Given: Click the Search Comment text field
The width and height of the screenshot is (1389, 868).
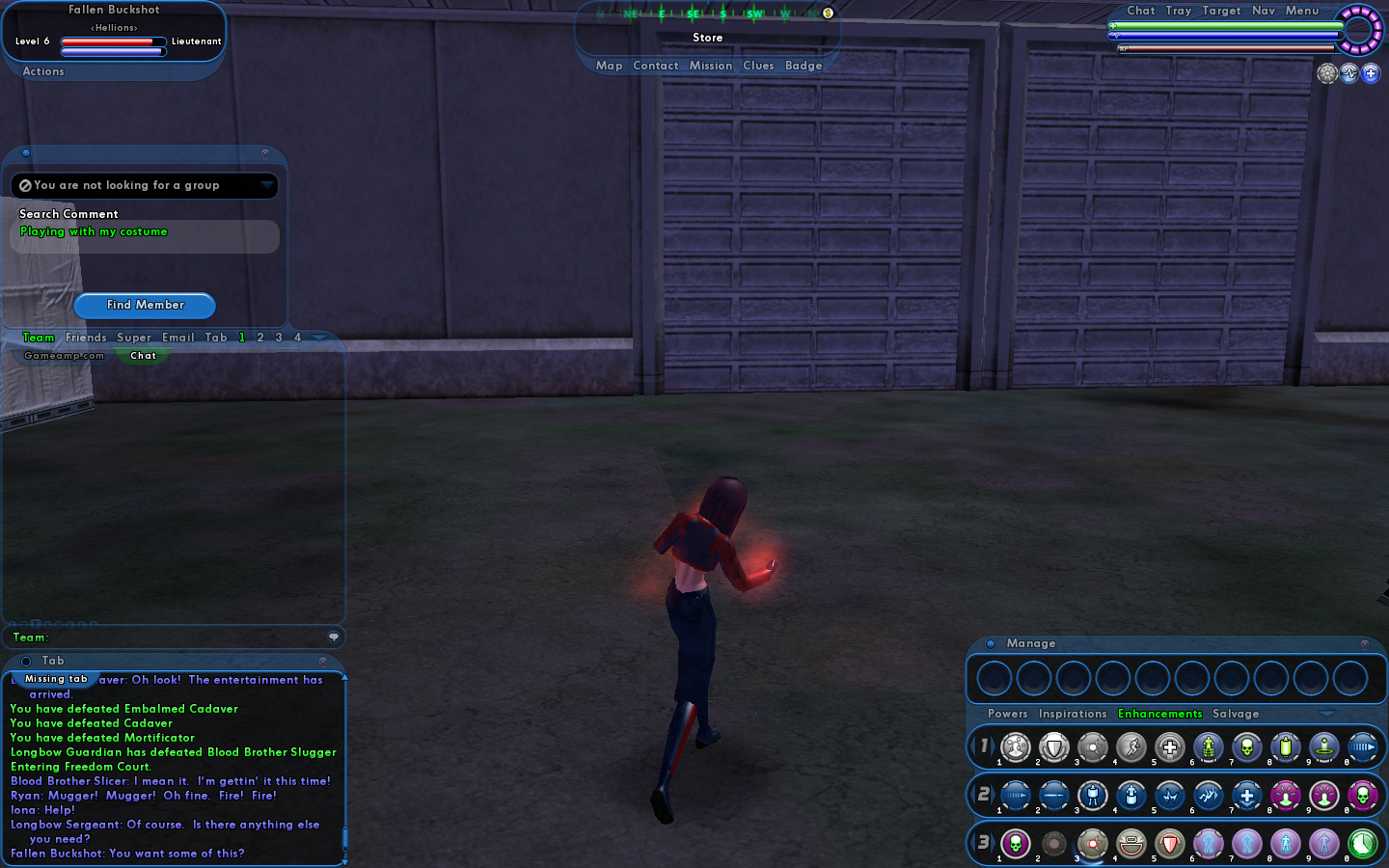Looking at the screenshot, I should coord(145,236).
